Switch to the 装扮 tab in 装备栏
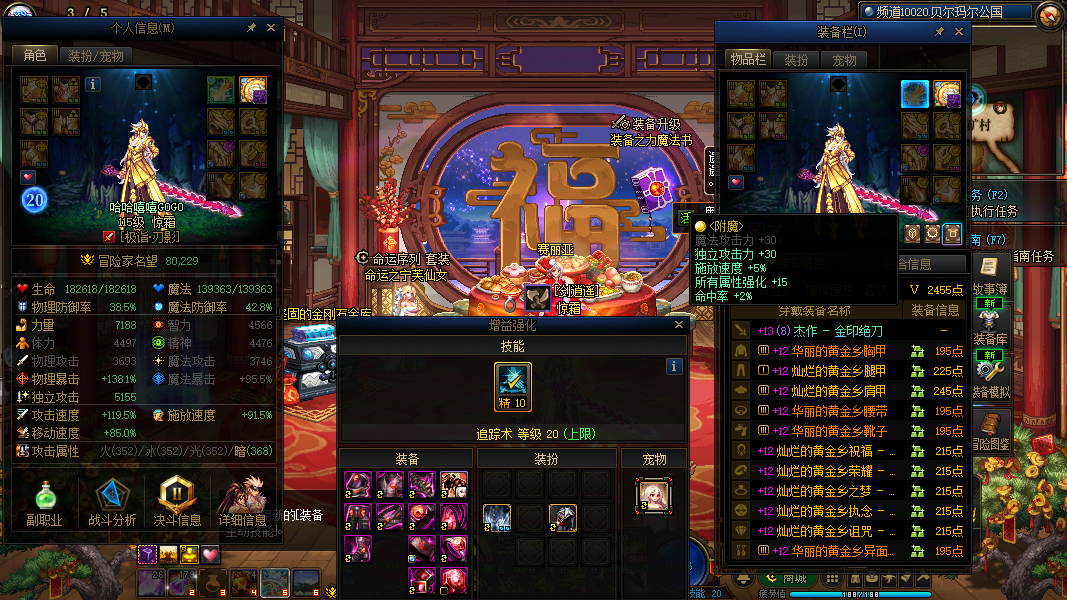This screenshot has height=600, width=1067. point(796,60)
